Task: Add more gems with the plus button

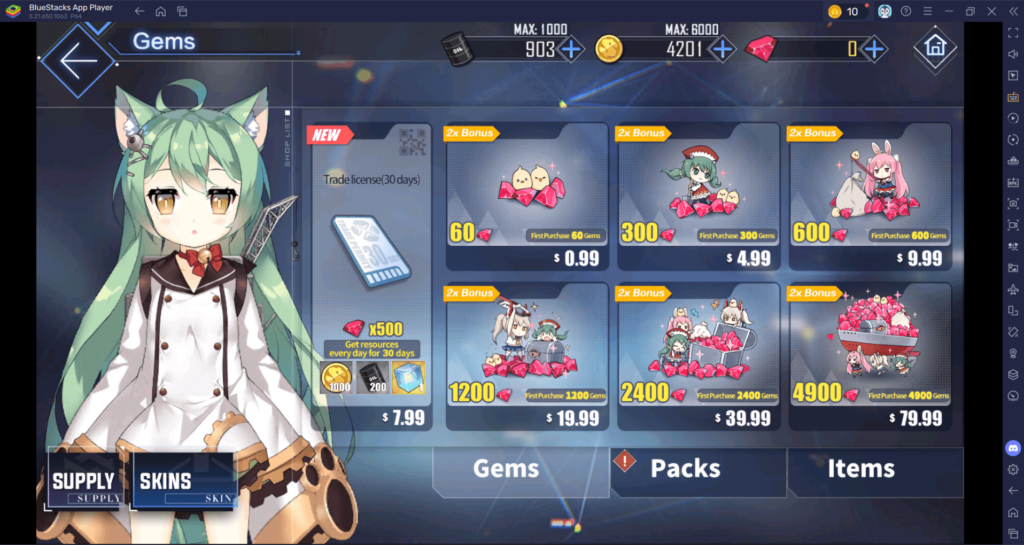Action: [x=874, y=48]
